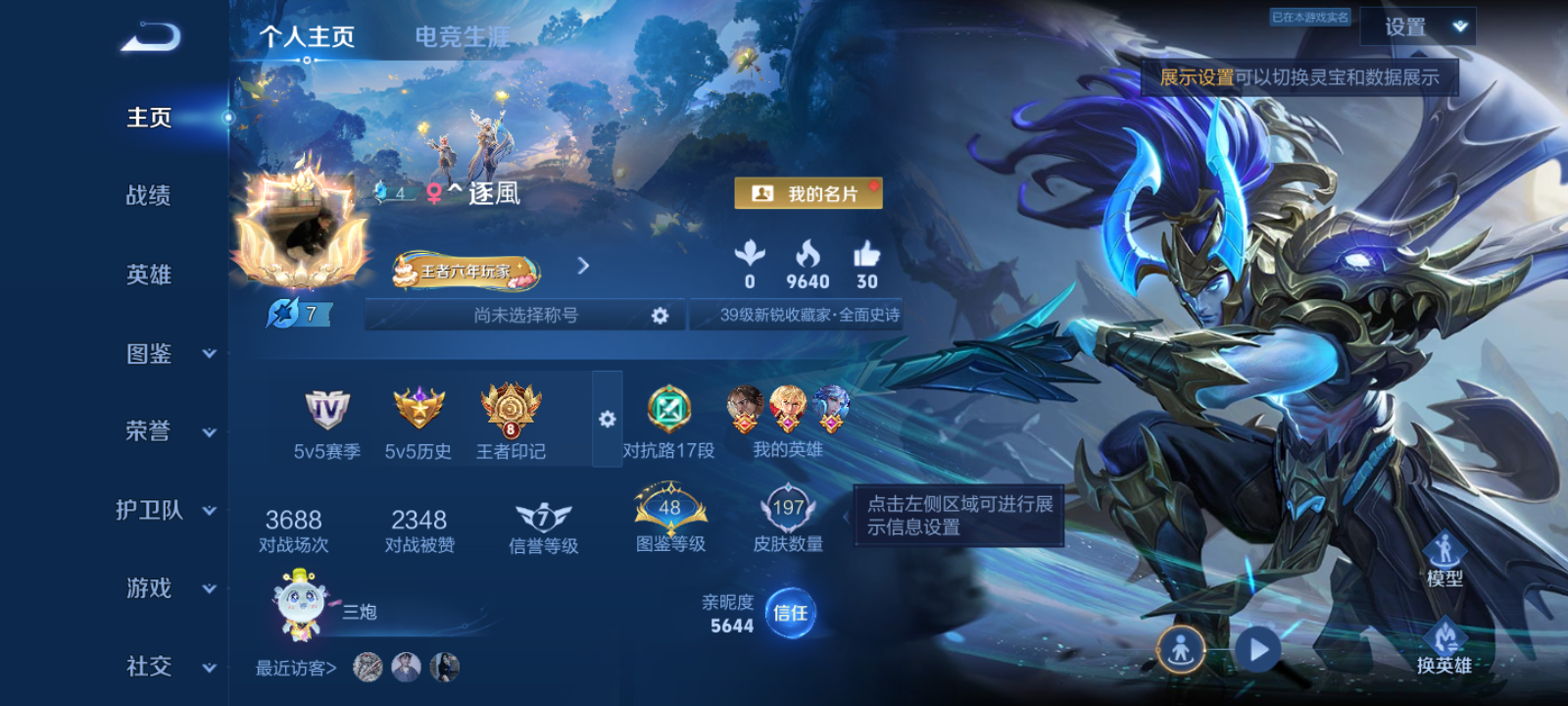
Task: Toggle the 信任 intimacy badge
Action: [790, 613]
